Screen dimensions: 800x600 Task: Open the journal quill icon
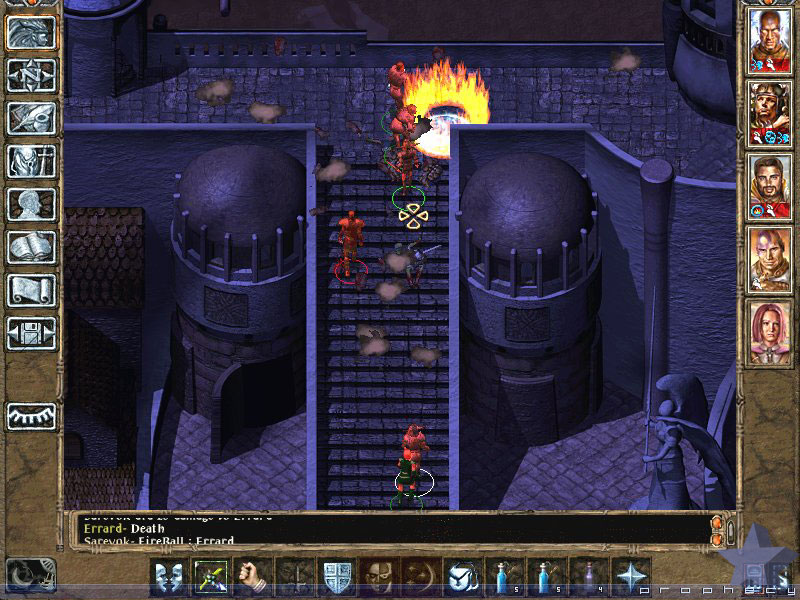tap(31, 118)
